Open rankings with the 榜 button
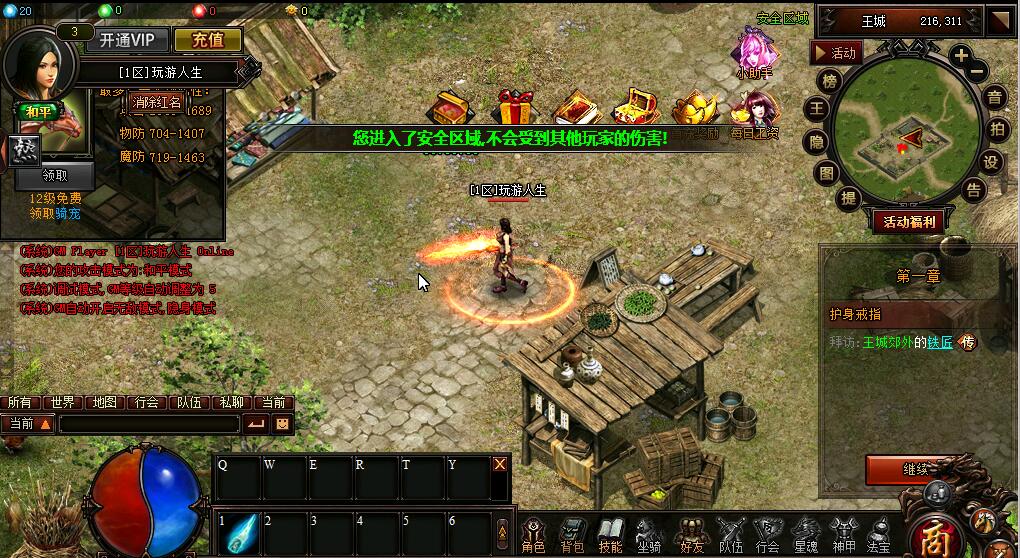The width and height of the screenshot is (1020, 558). (829, 81)
